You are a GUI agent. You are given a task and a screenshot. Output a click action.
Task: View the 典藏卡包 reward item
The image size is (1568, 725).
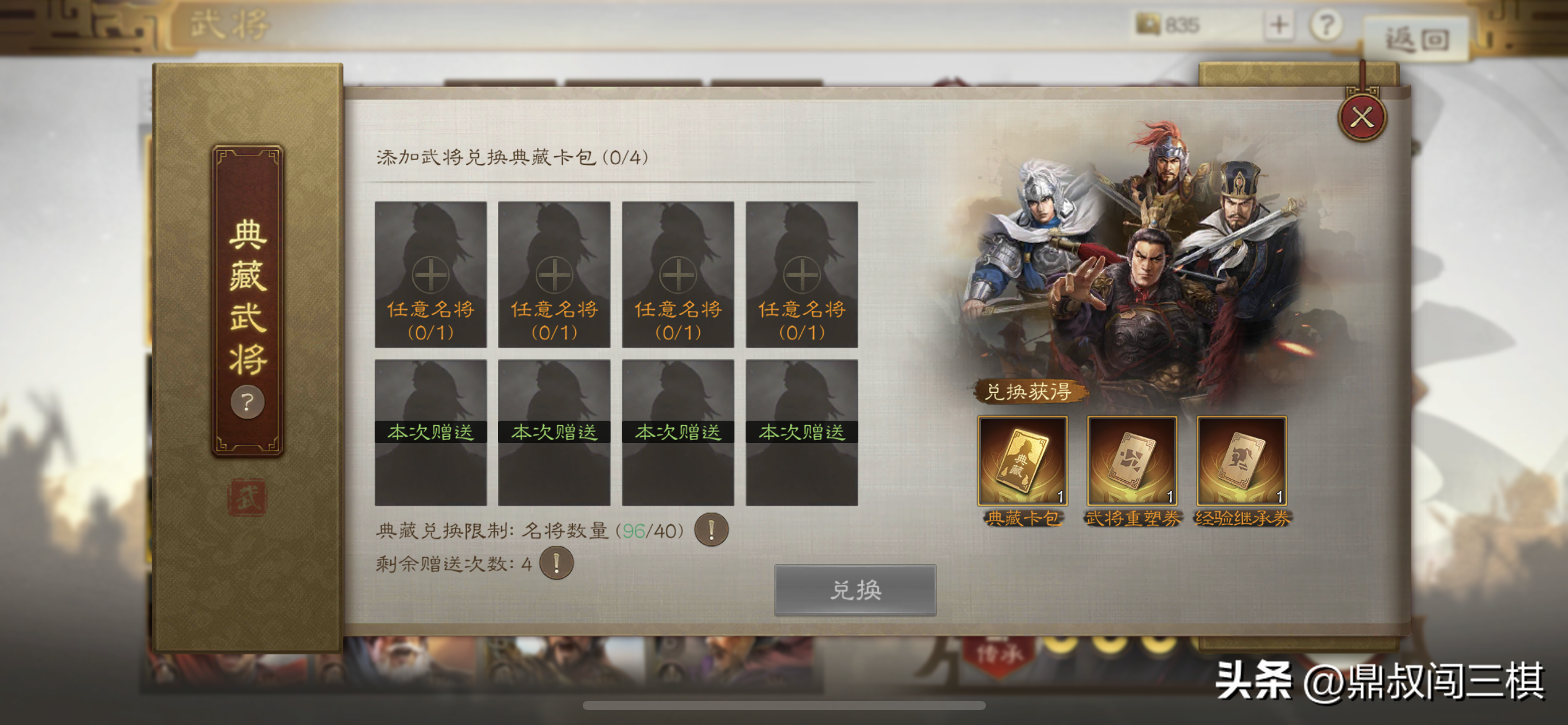tap(1022, 461)
